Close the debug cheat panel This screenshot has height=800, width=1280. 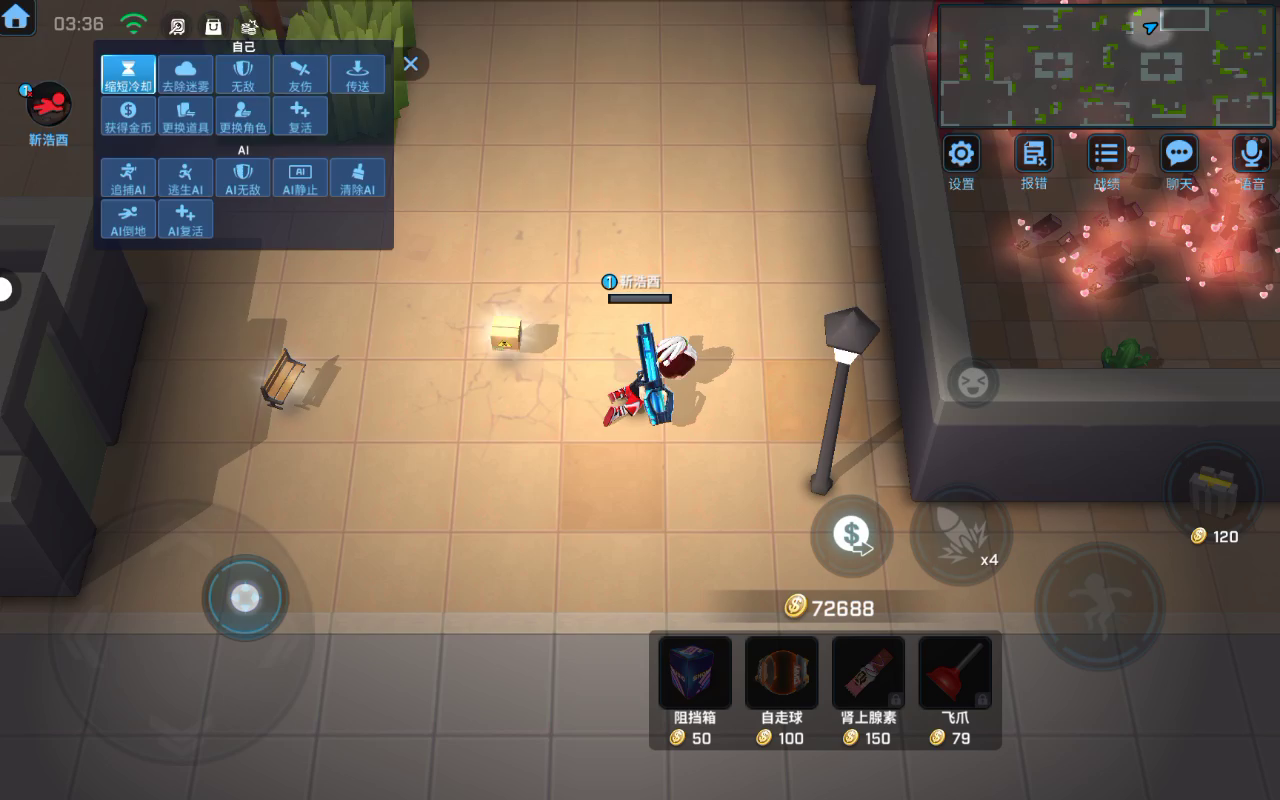point(411,64)
